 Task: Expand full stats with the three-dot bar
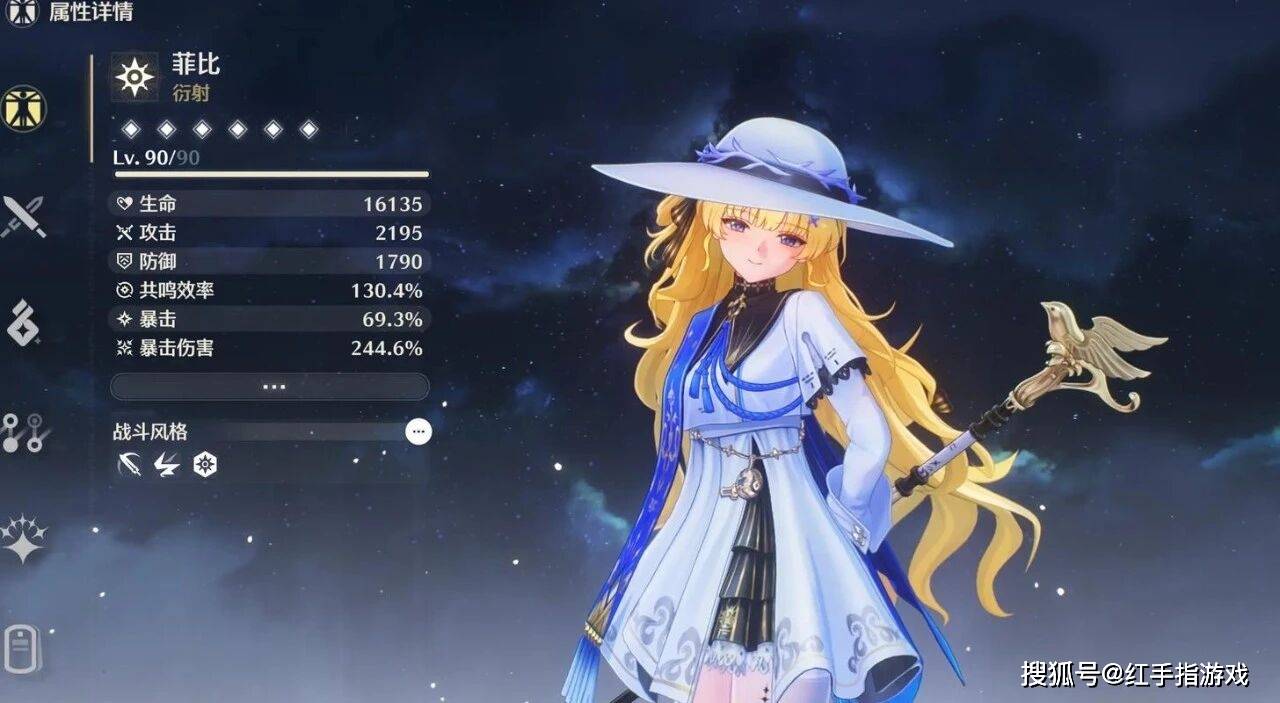tap(269, 387)
